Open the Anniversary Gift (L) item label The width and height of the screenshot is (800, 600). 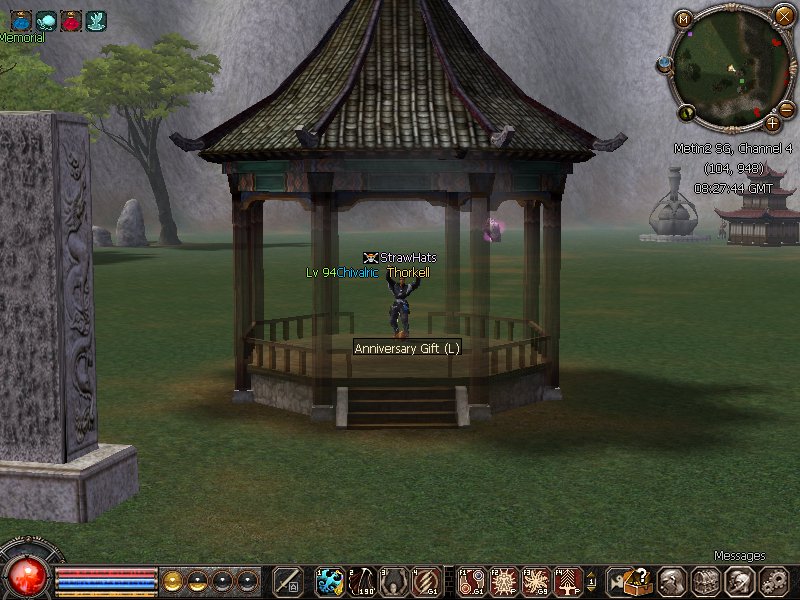tap(407, 349)
